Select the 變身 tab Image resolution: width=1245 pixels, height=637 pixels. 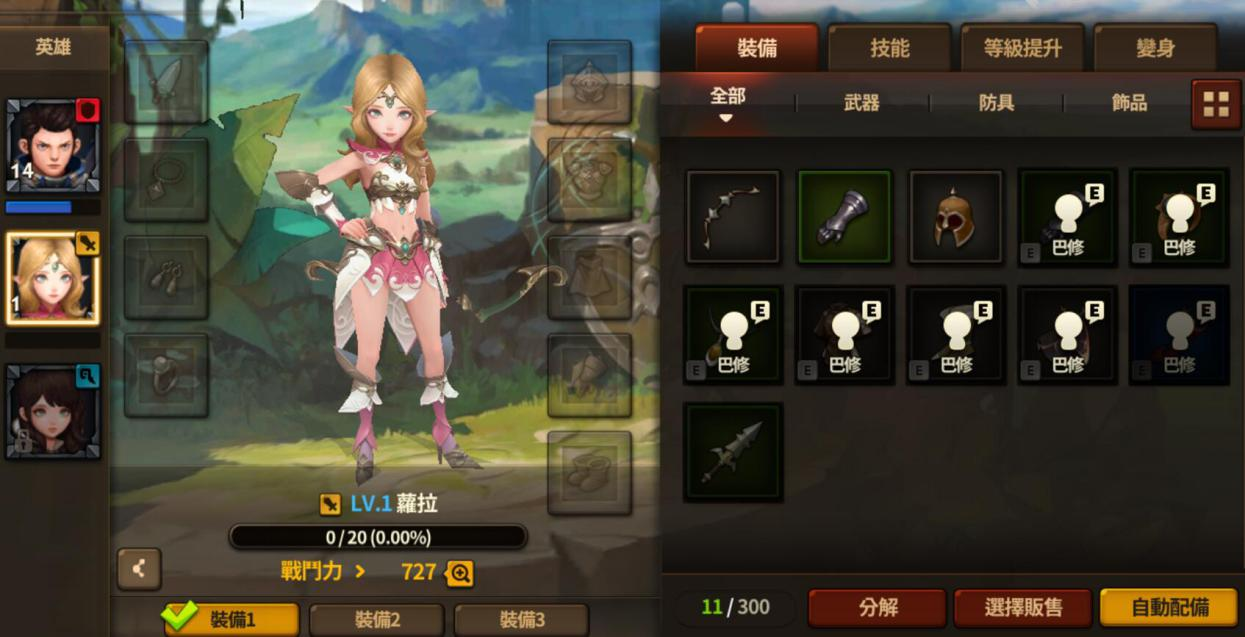(x=1155, y=48)
